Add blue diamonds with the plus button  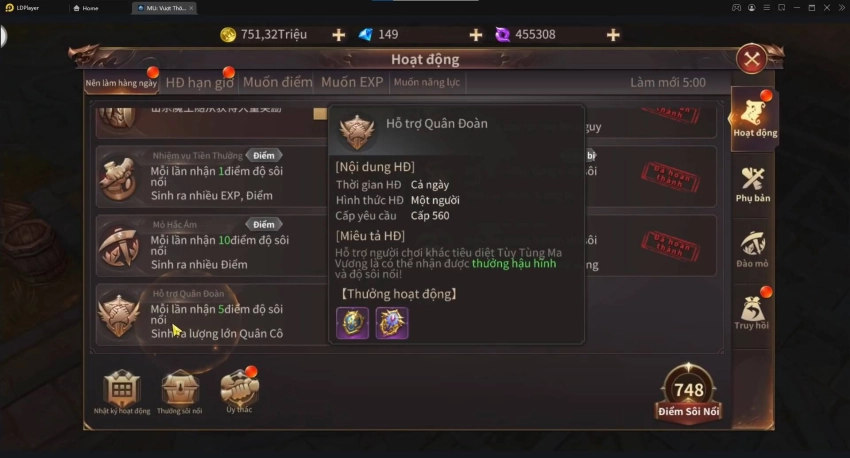(475, 35)
